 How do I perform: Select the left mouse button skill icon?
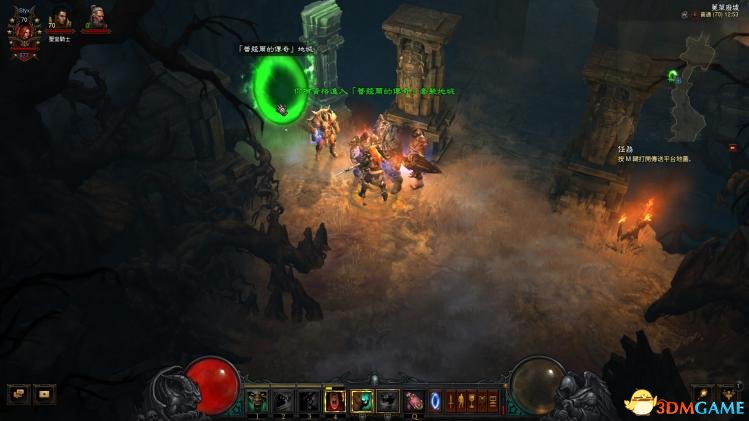click(x=362, y=401)
